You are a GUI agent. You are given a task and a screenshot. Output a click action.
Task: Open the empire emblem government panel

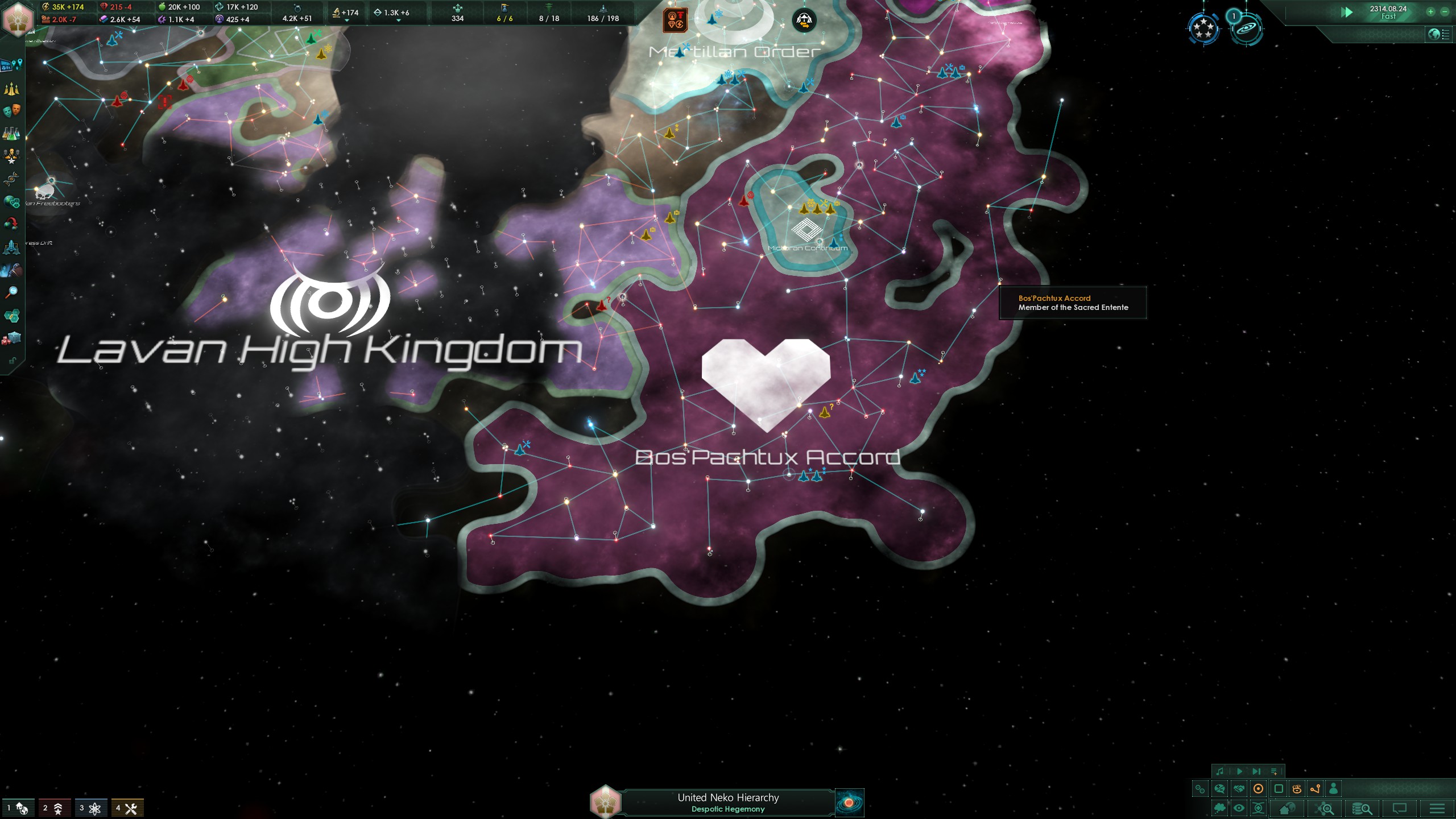point(17,17)
